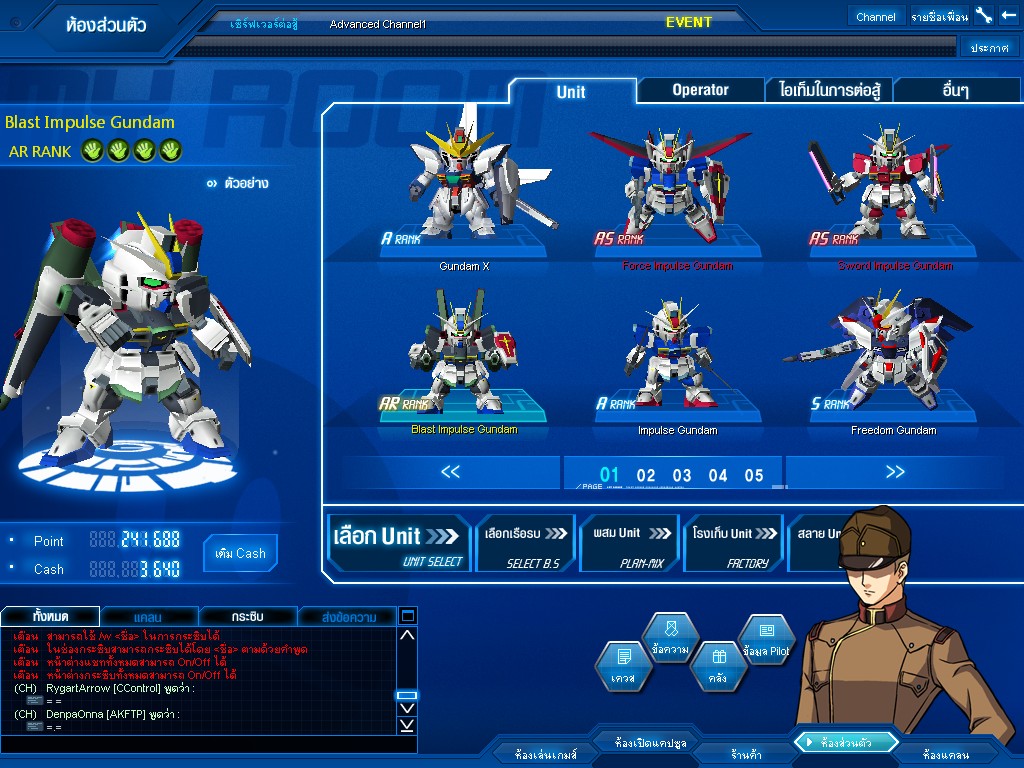Go back using the arrow button
The width and height of the screenshot is (1024, 768).
click(x=1008, y=16)
